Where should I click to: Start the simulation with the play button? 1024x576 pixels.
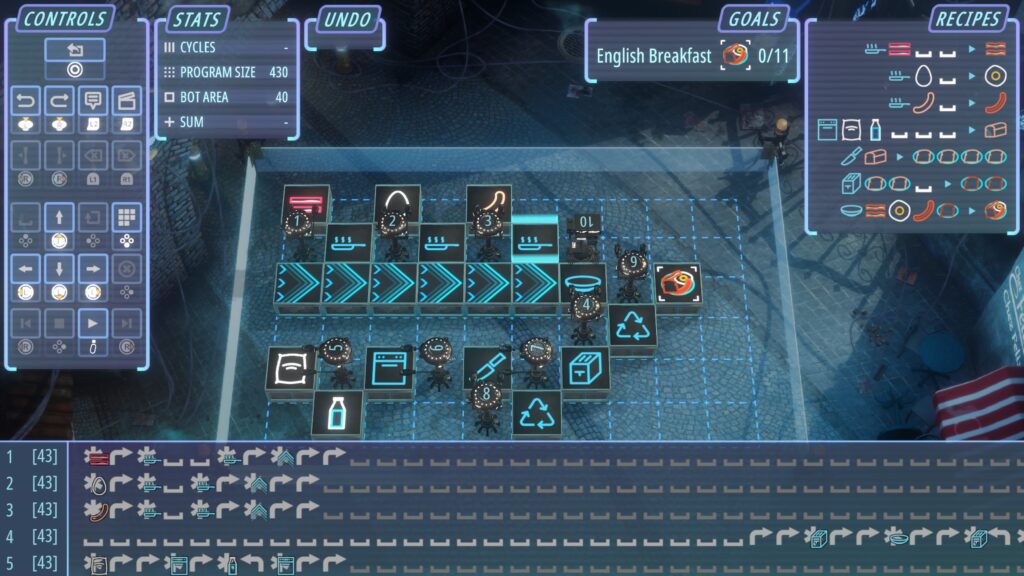coord(93,324)
